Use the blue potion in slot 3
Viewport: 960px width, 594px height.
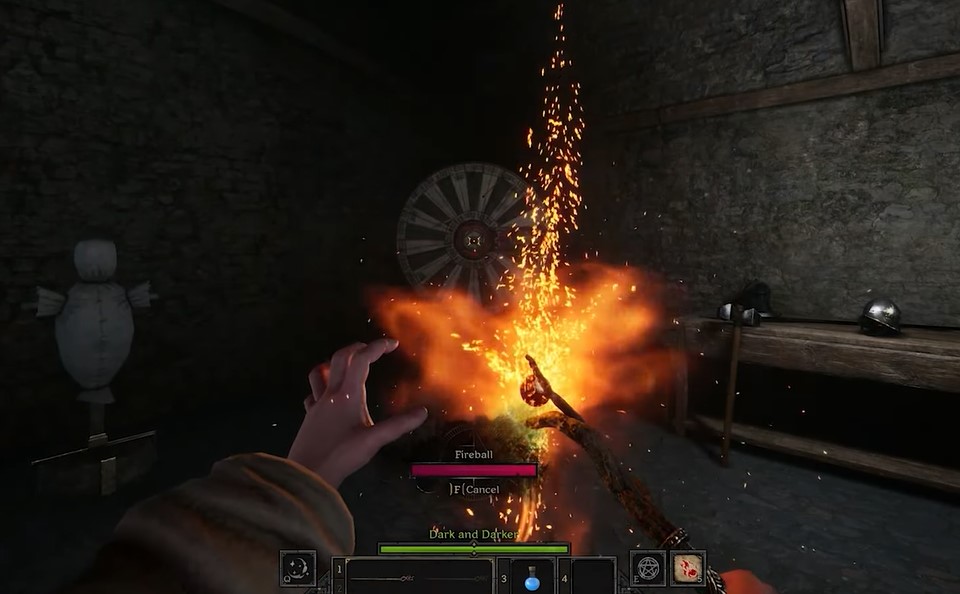click(x=532, y=577)
